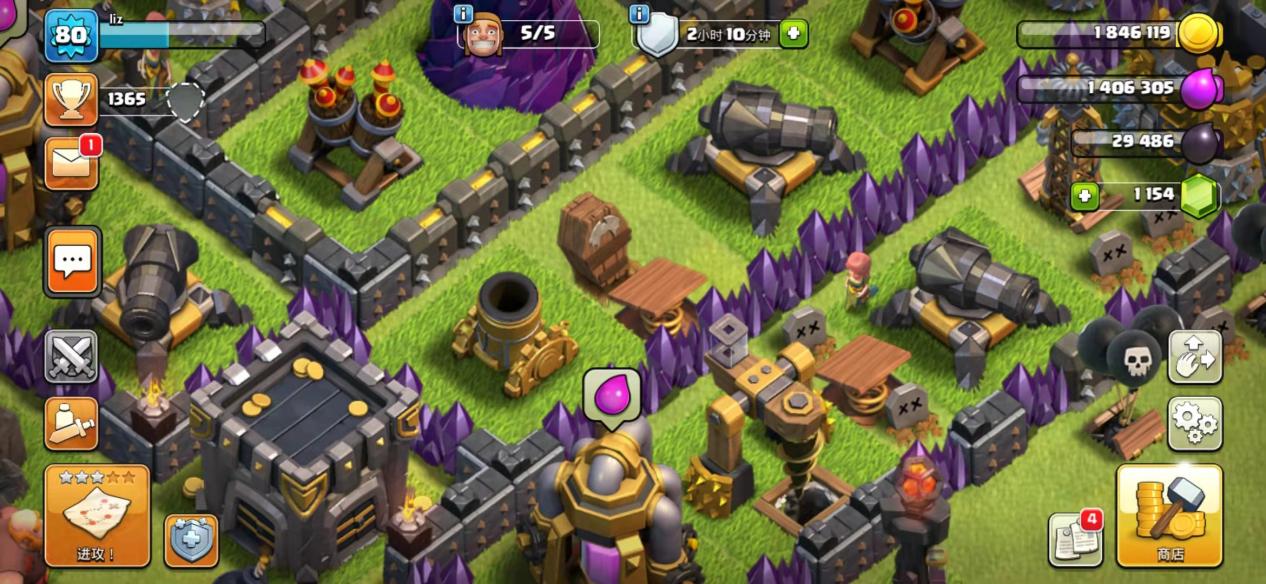Show builder info for 5/5 builders
The image size is (1266, 584).
tap(464, 14)
